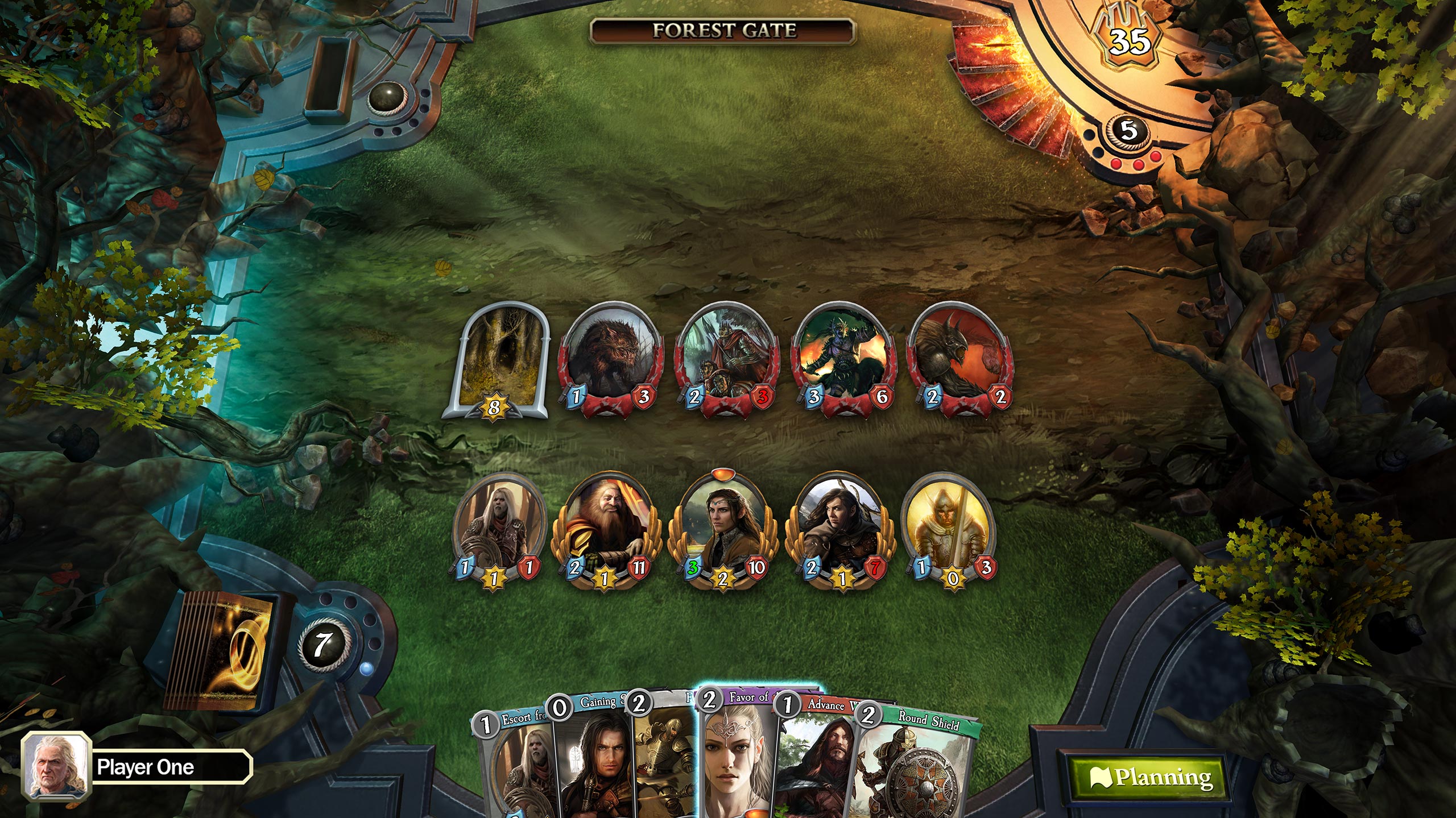Click the Forest Gate quest title banner
Image resolution: width=1456 pixels, height=818 pixels.
pos(728,31)
